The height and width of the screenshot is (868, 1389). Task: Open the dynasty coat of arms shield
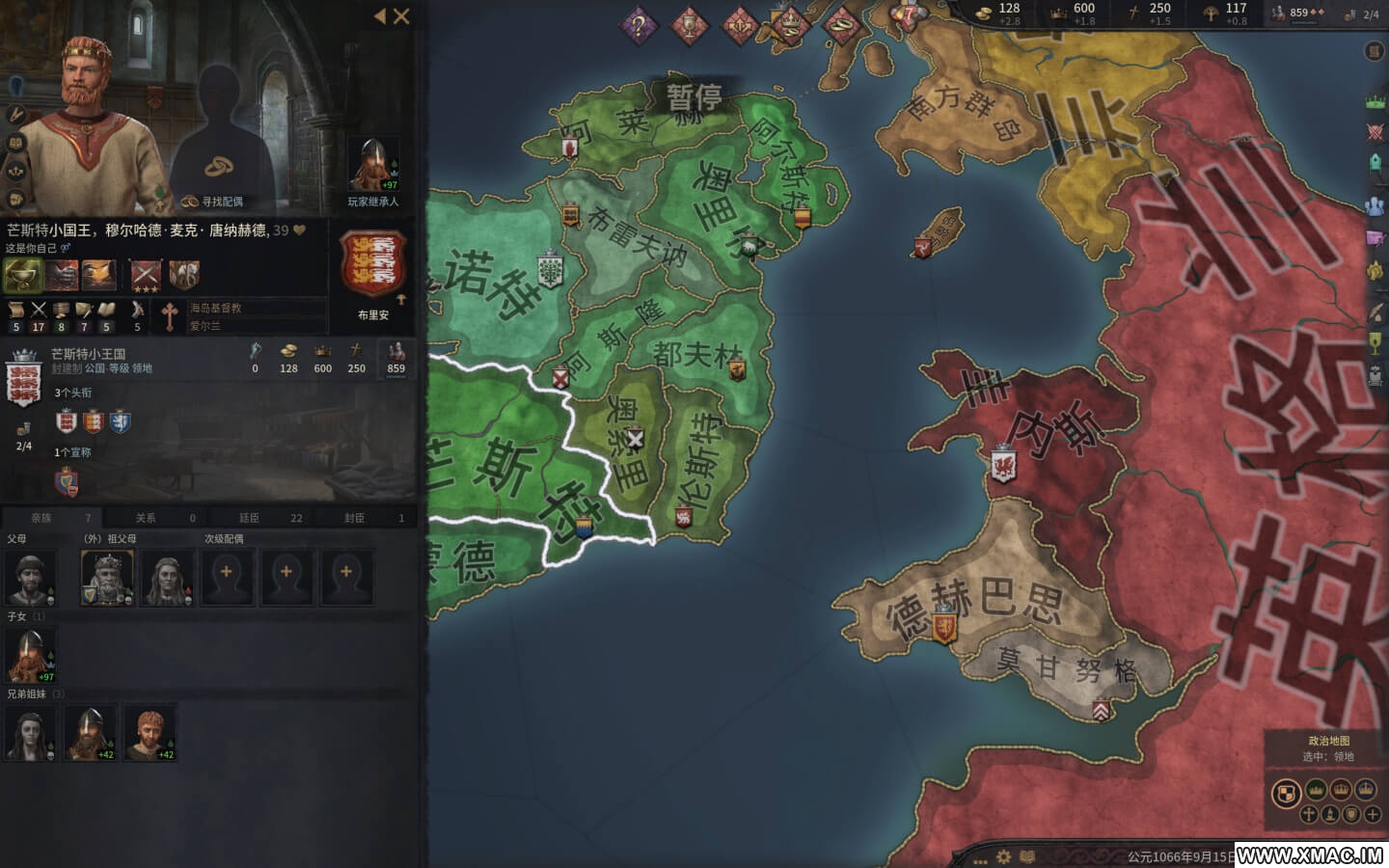click(373, 265)
